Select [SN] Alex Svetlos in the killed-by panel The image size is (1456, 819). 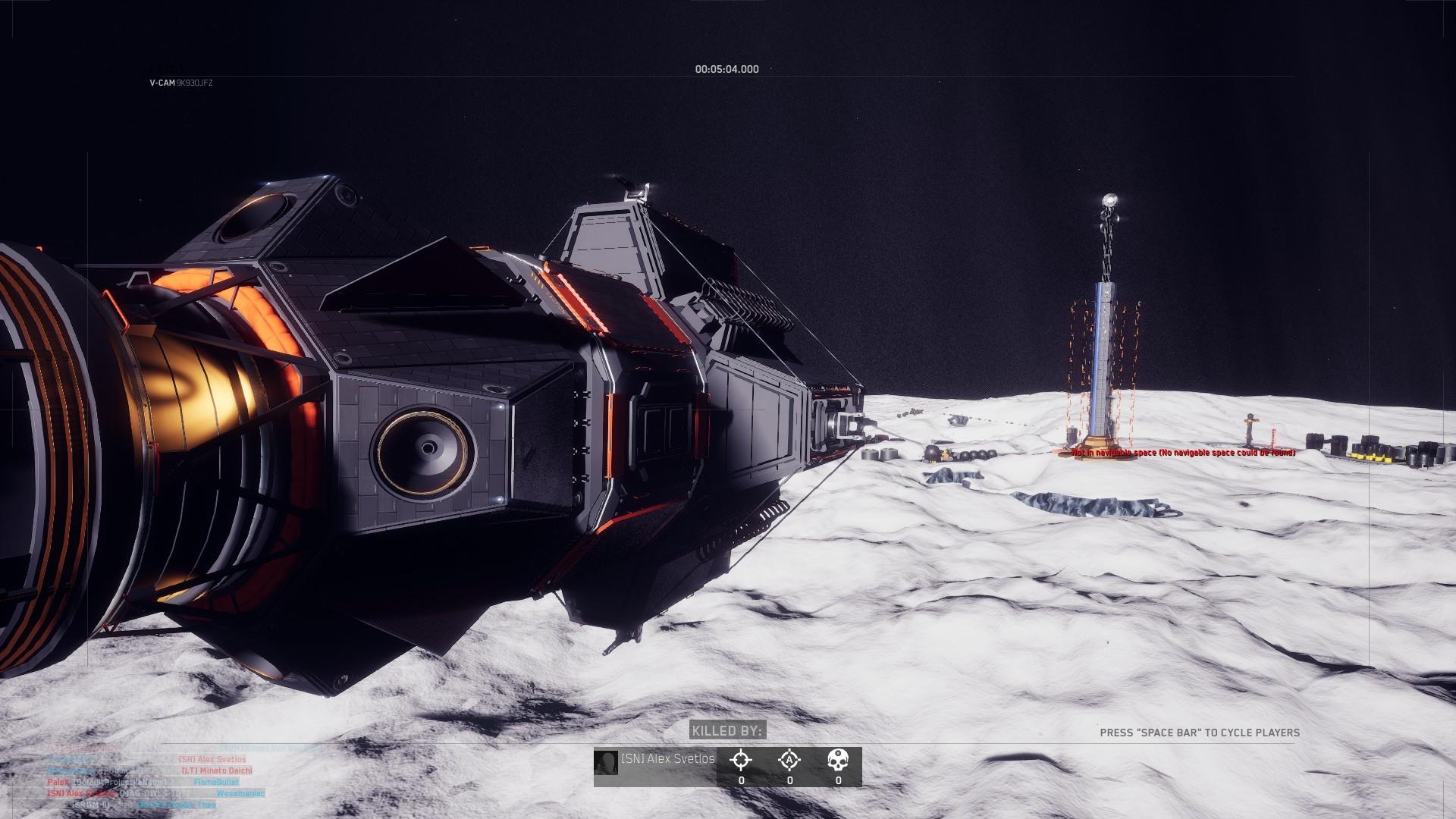669,759
